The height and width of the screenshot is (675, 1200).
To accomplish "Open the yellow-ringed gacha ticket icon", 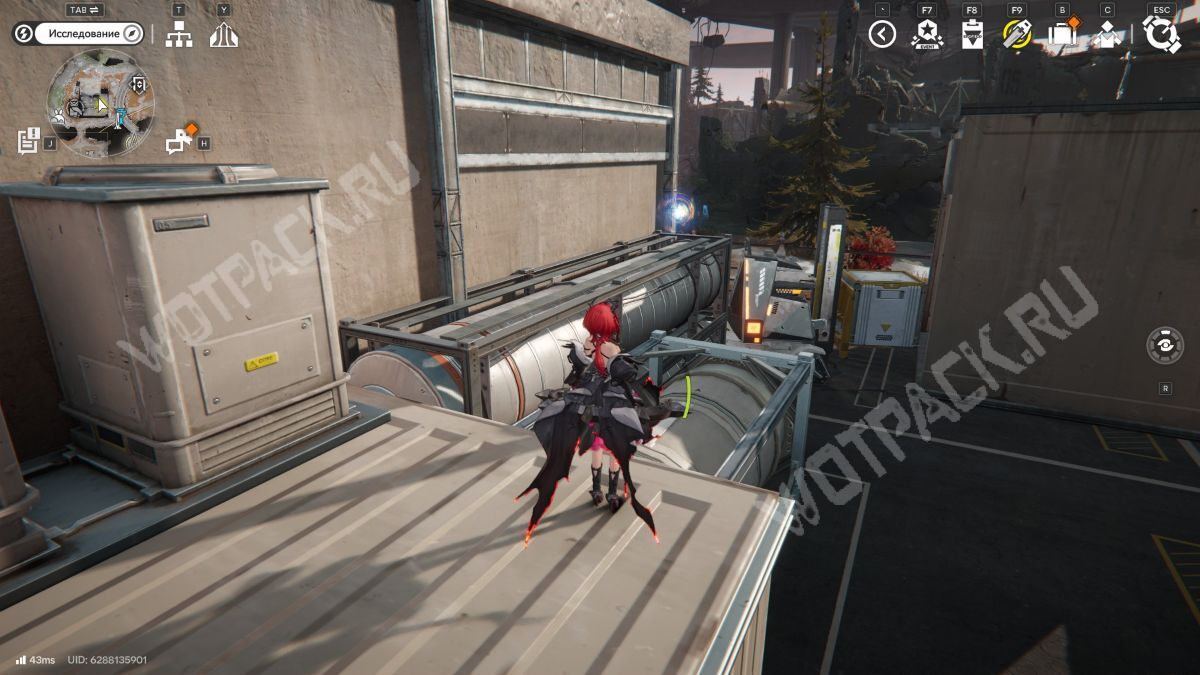I will click(1017, 35).
